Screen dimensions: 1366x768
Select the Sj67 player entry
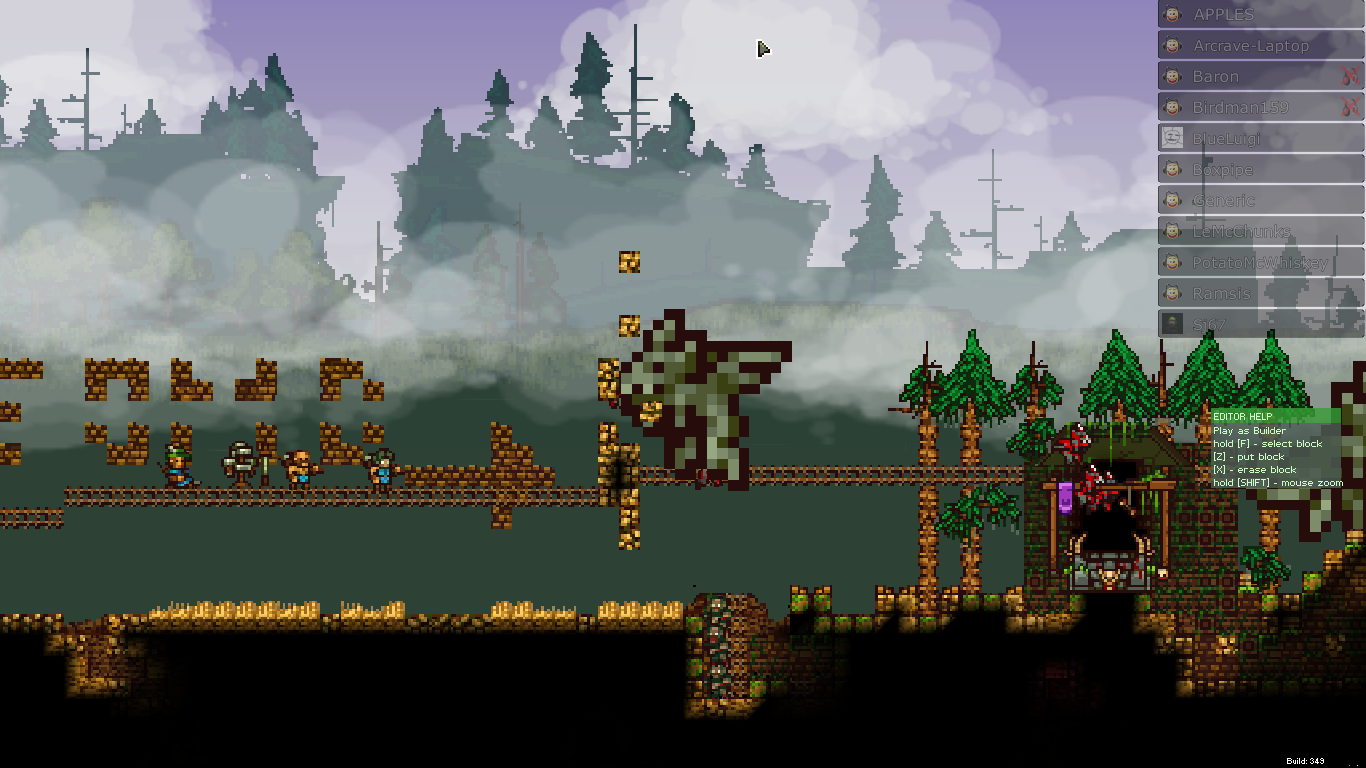1260,325
